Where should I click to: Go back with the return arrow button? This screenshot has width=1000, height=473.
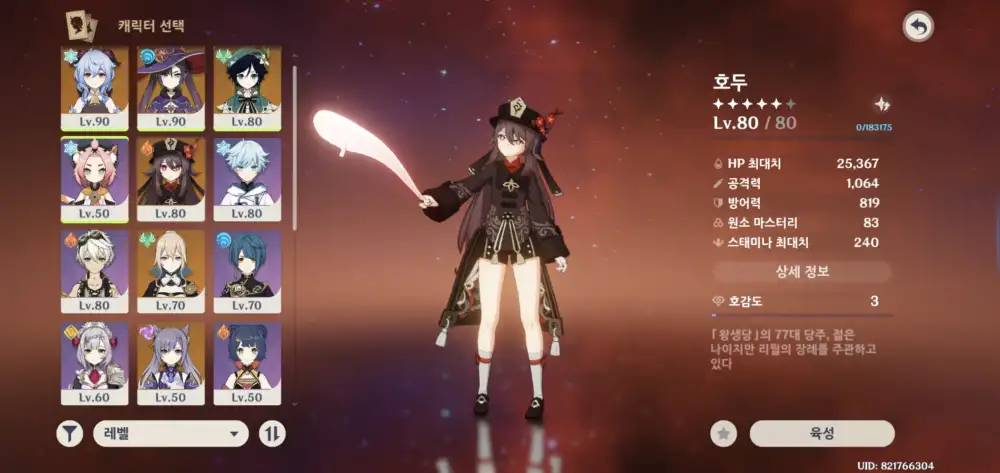917,27
